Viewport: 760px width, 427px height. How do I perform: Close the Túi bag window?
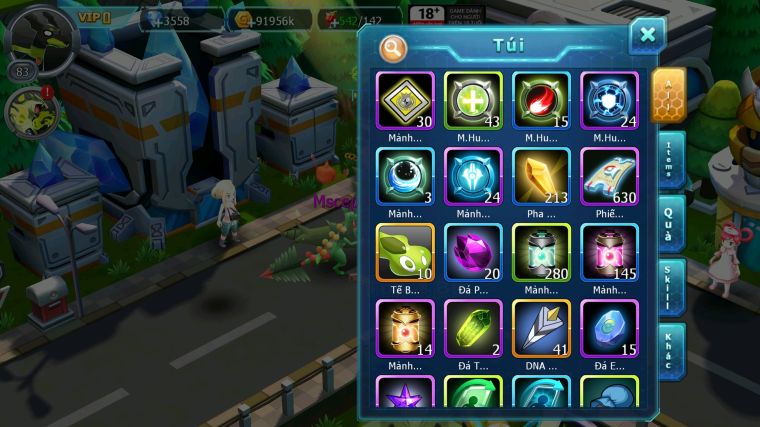(x=647, y=35)
